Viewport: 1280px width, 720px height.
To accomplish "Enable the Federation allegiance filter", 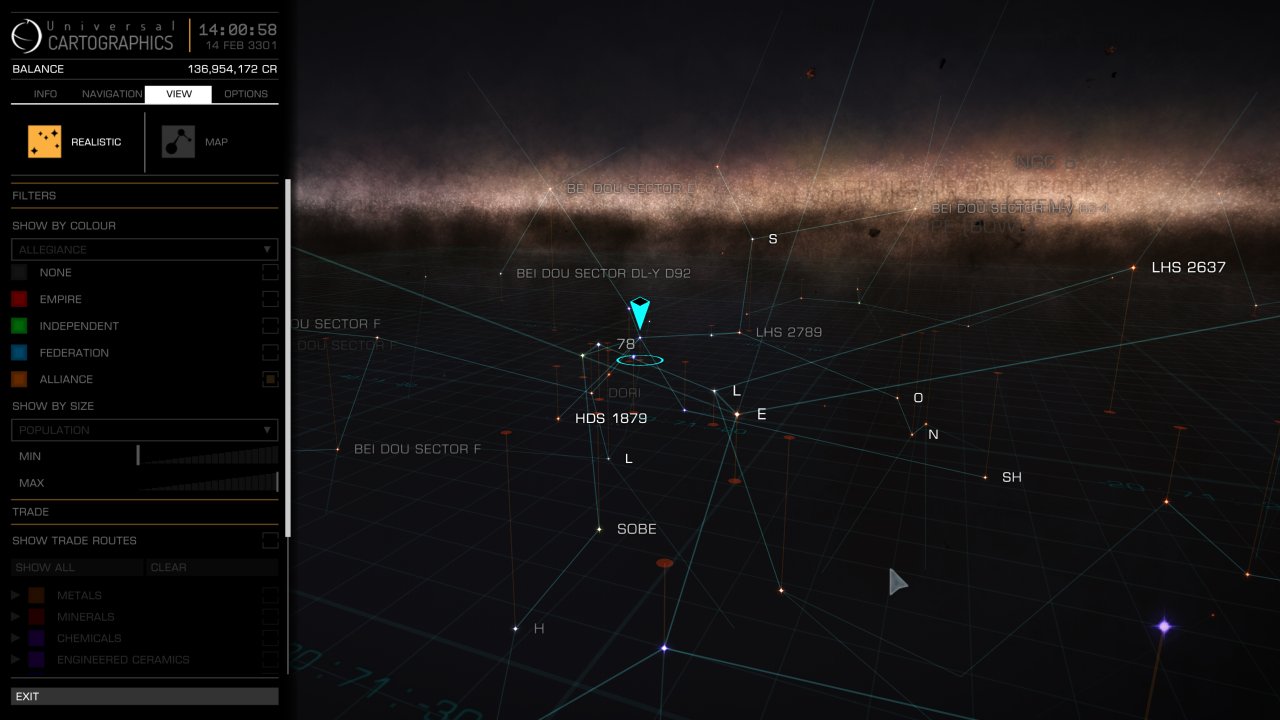I will 270,352.
